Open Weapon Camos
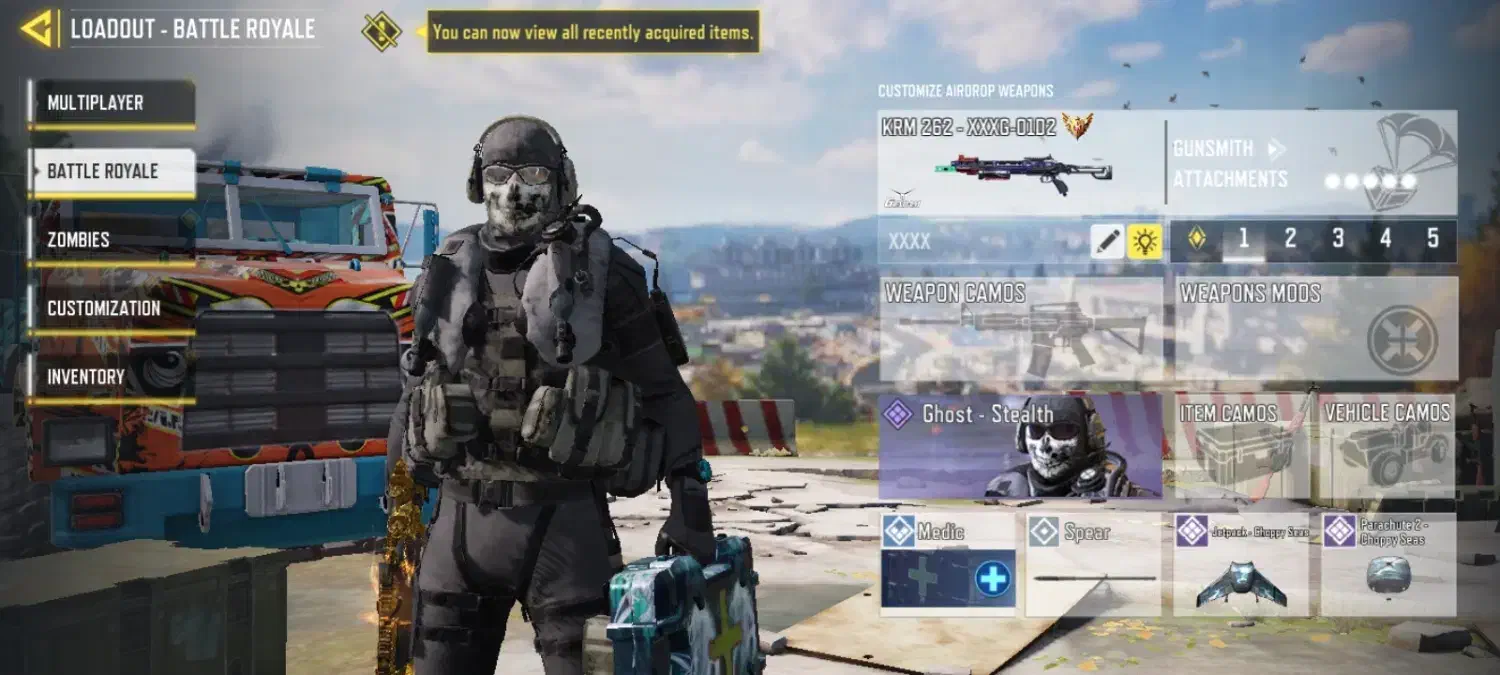Image resolution: width=1500 pixels, height=675 pixels. pos(1020,328)
